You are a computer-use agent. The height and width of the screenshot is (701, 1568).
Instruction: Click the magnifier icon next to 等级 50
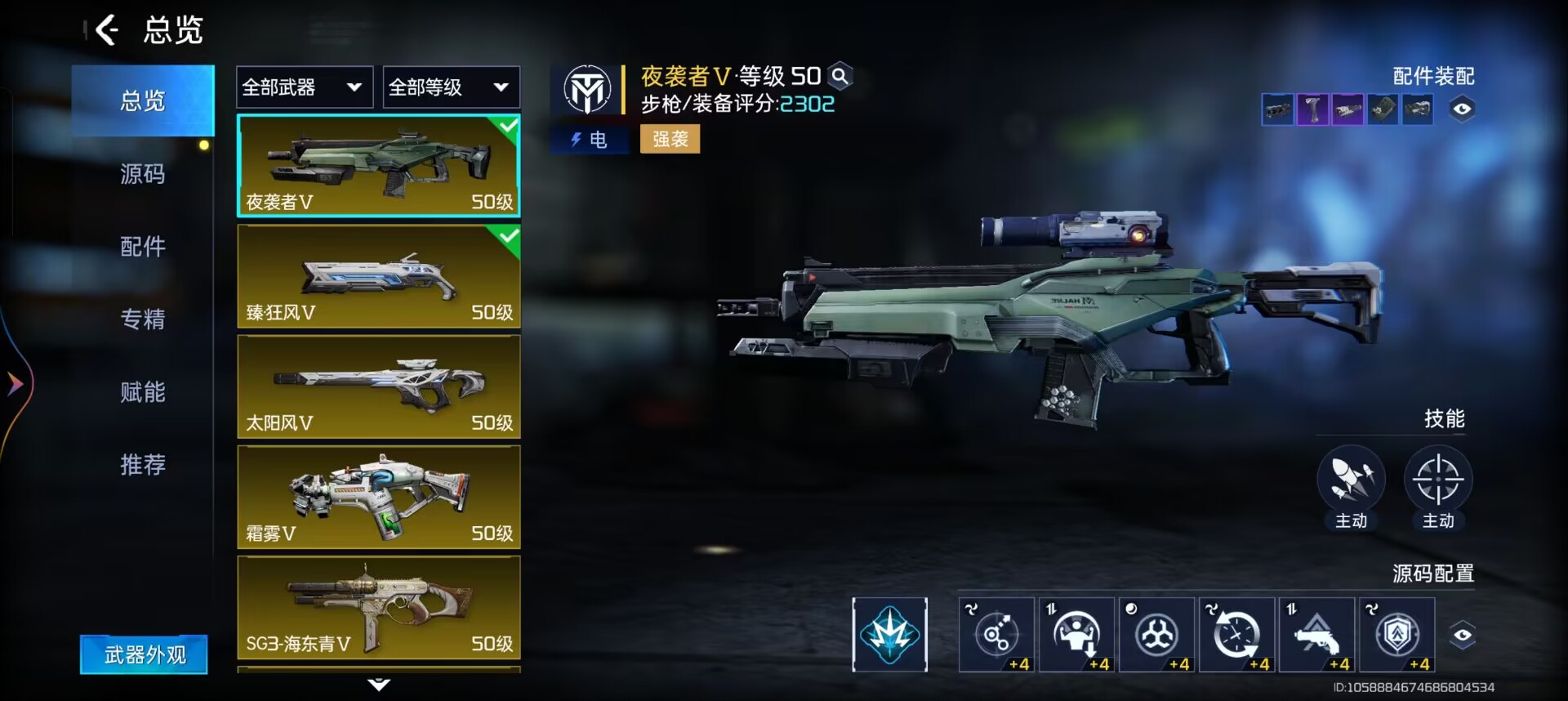pyautogui.click(x=840, y=77)
